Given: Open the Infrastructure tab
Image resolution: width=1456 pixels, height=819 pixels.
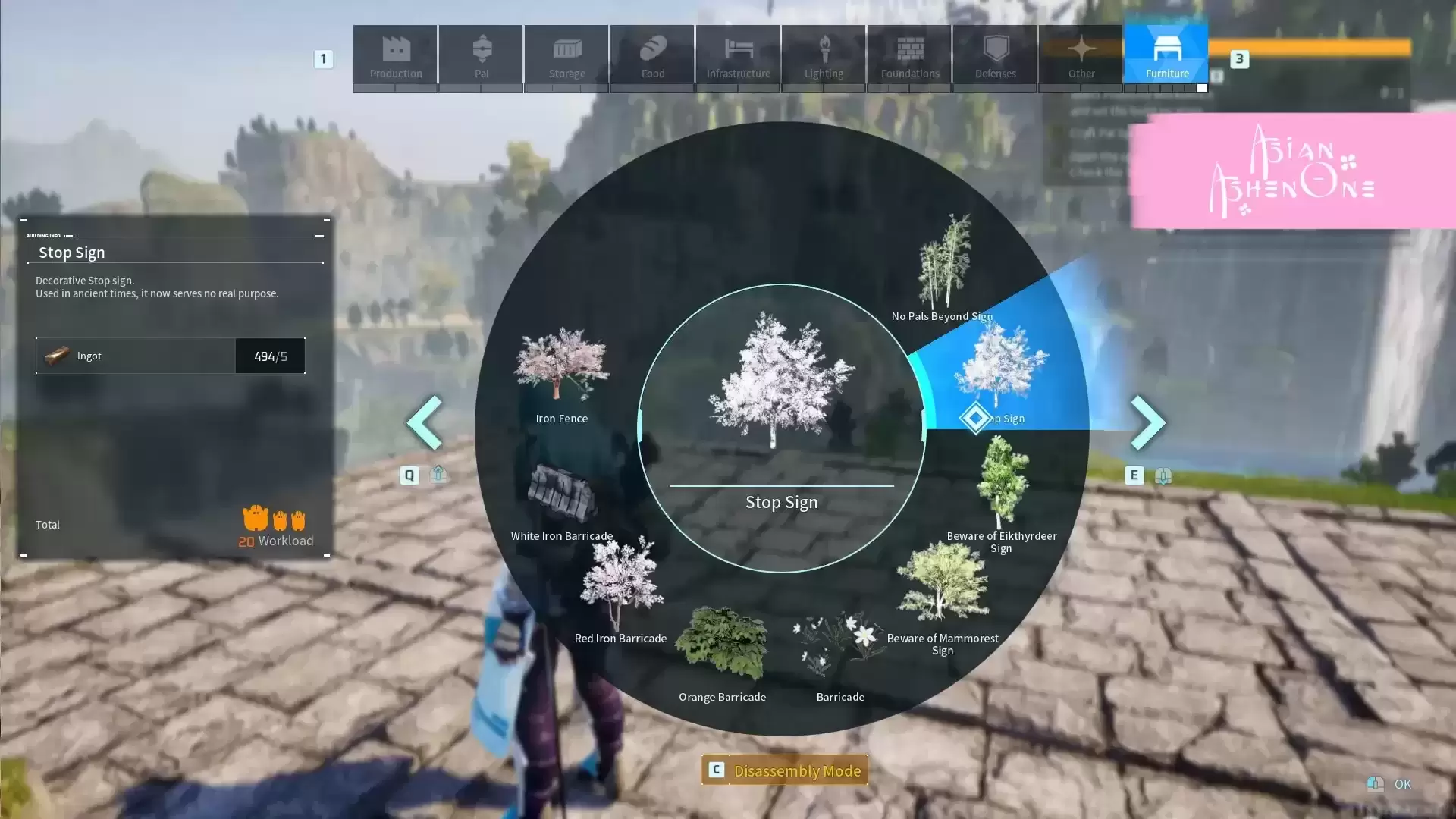Looking at the screenshot, I should [x=738, y=54].
